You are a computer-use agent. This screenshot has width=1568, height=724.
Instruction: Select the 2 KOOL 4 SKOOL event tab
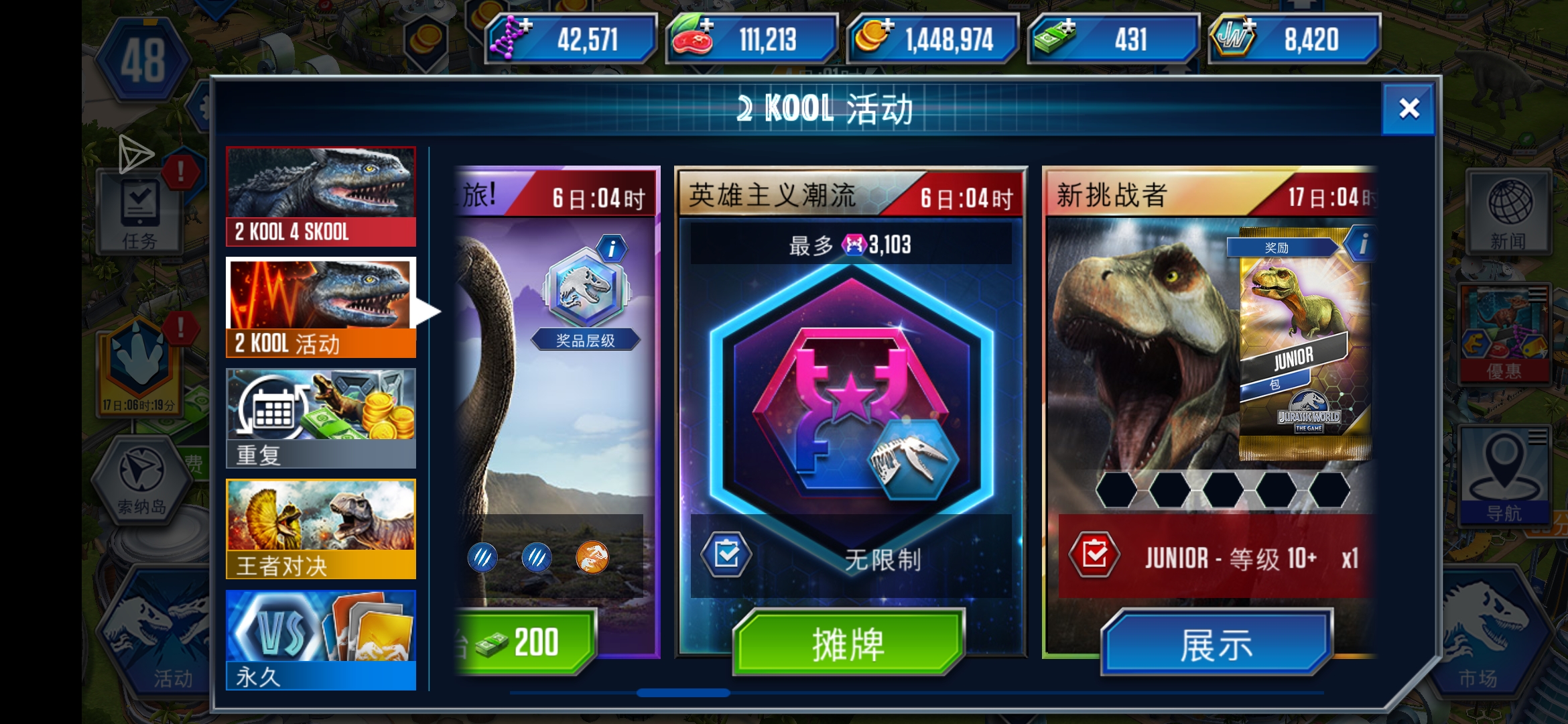(320, 194)
